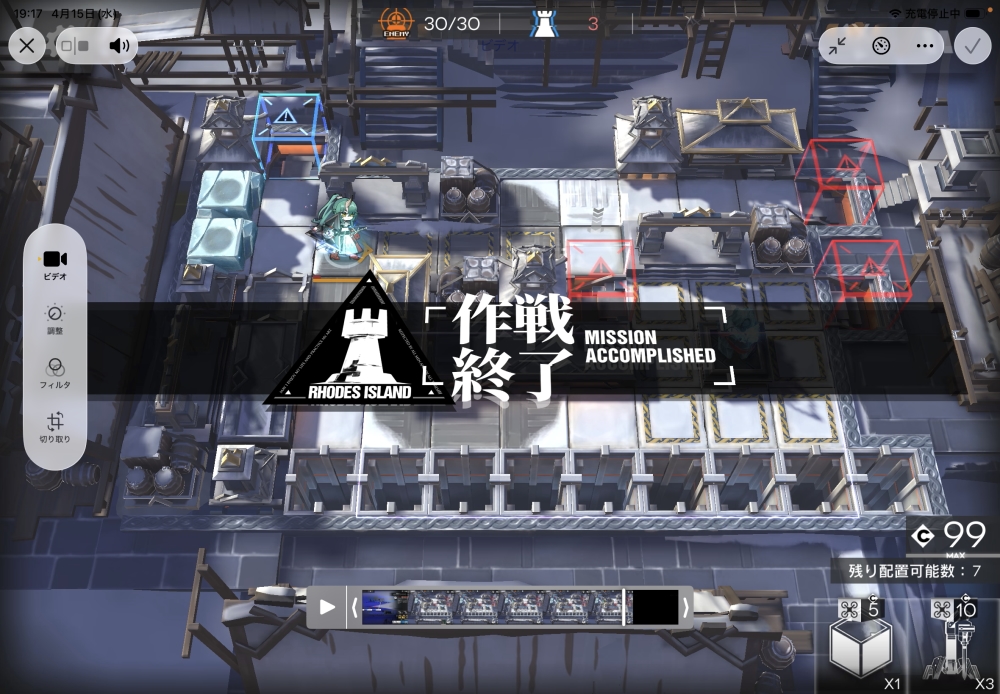
Task: Open the フィルタ filter tab
Action: click(x=55, y=373)
